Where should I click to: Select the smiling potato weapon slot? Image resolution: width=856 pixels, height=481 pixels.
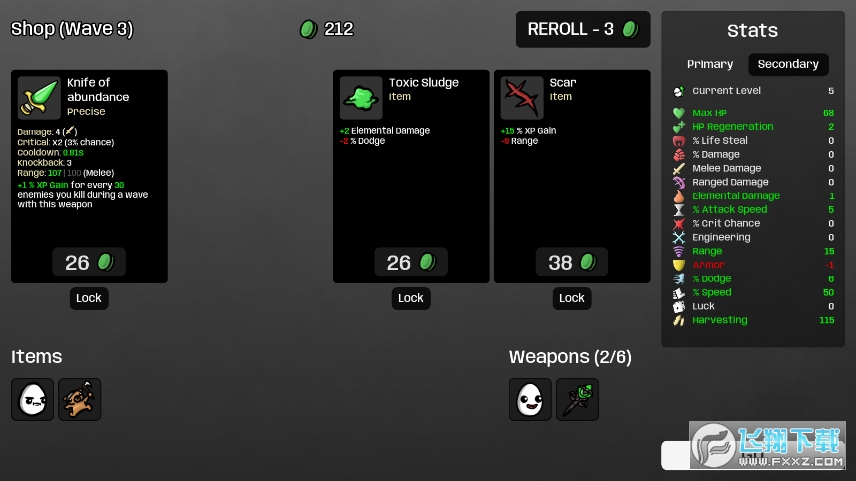tap(530, 399)
